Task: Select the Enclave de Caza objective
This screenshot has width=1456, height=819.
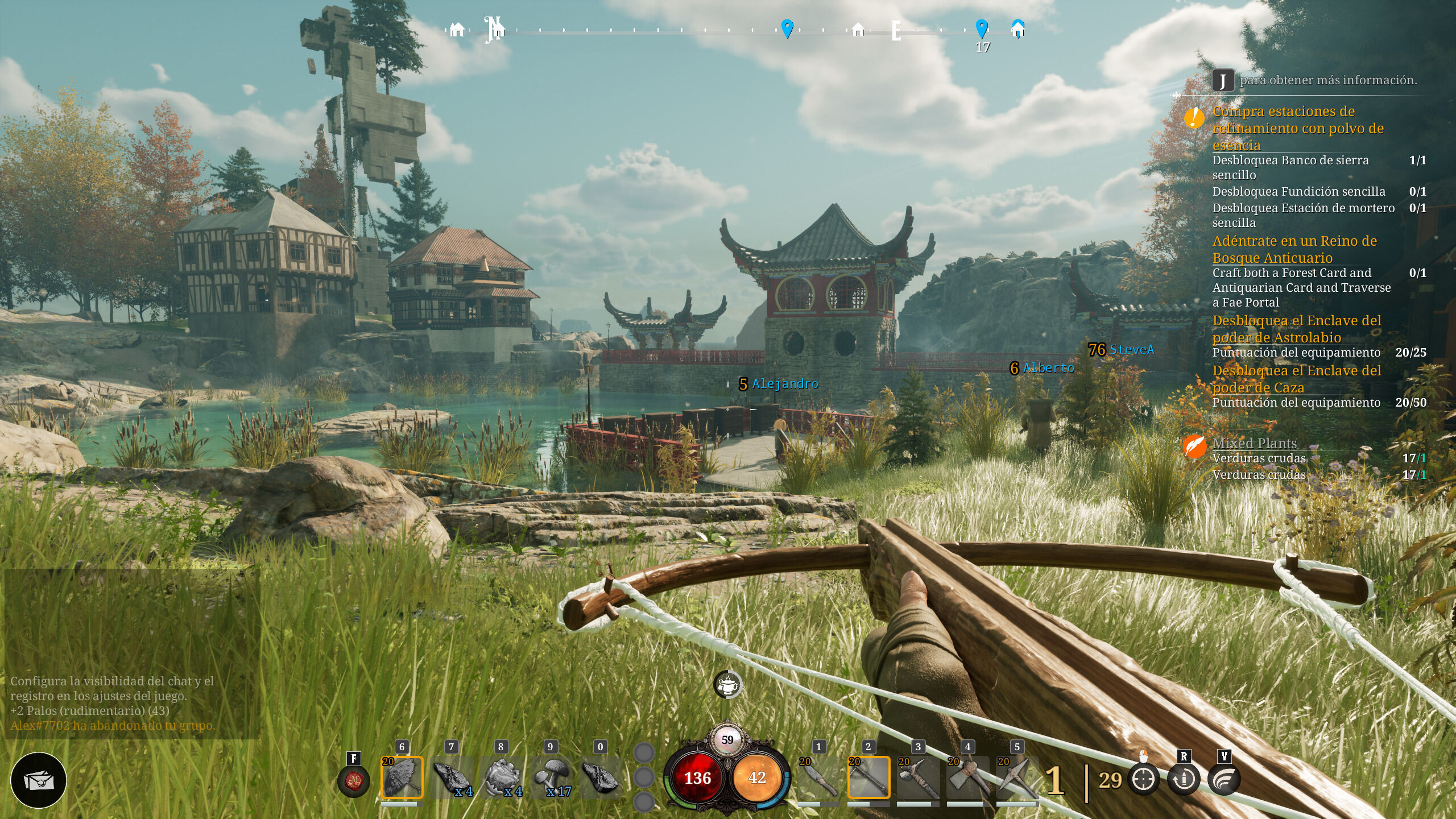Action: [x=1297, y=379]
